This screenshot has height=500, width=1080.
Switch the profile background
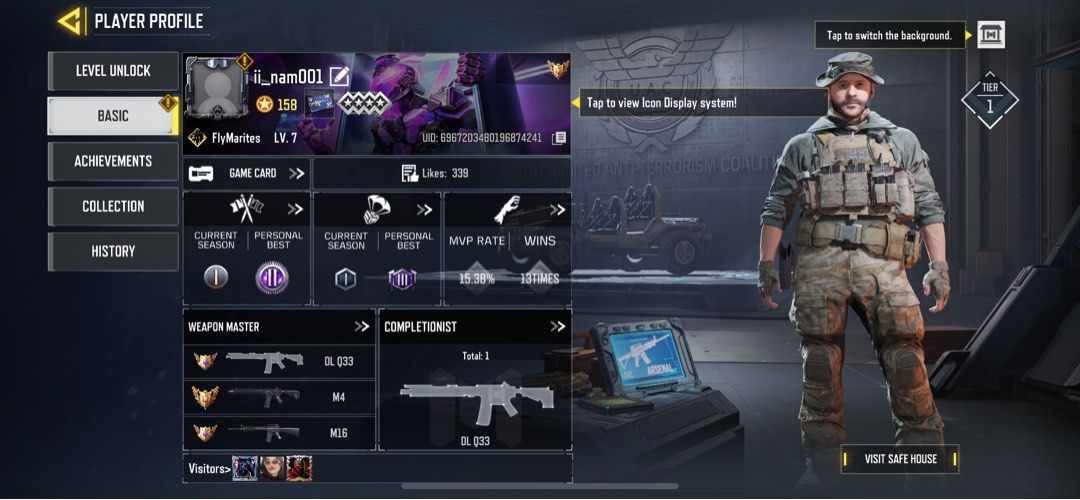[x=990, y=35]
